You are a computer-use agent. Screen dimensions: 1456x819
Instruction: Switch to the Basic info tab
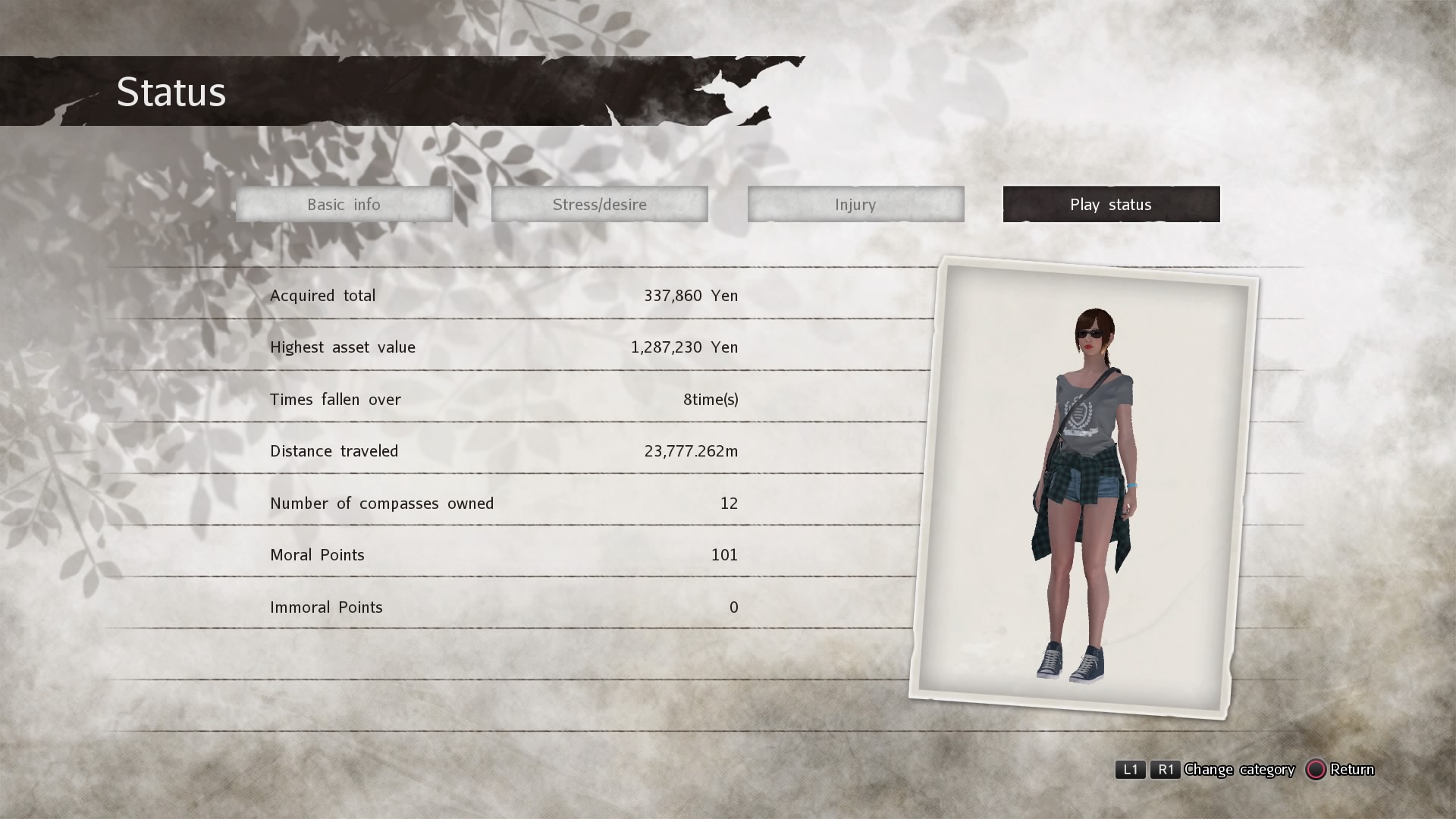point(344,204)
